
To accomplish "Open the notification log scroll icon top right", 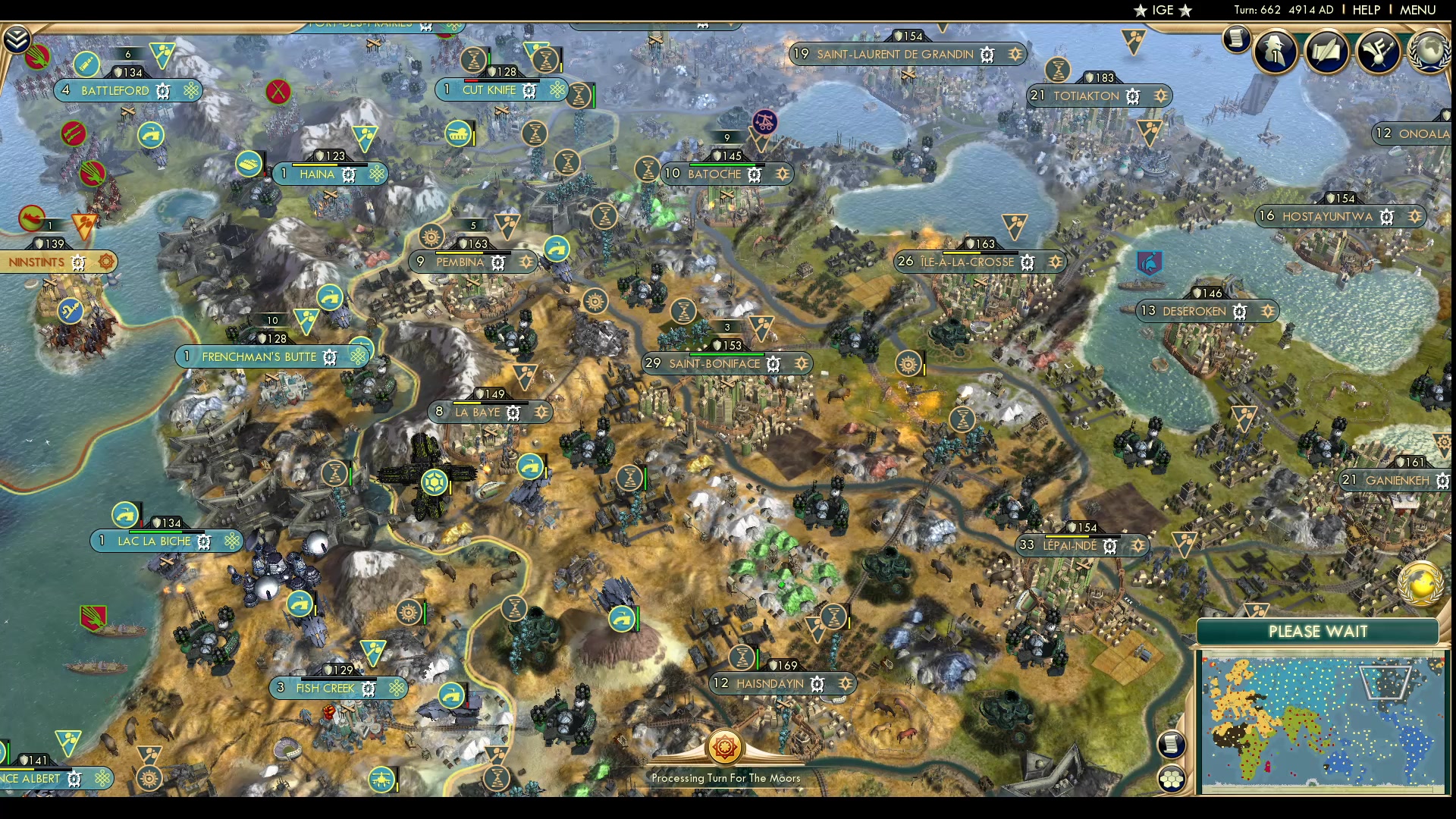I will (1236, 38).
